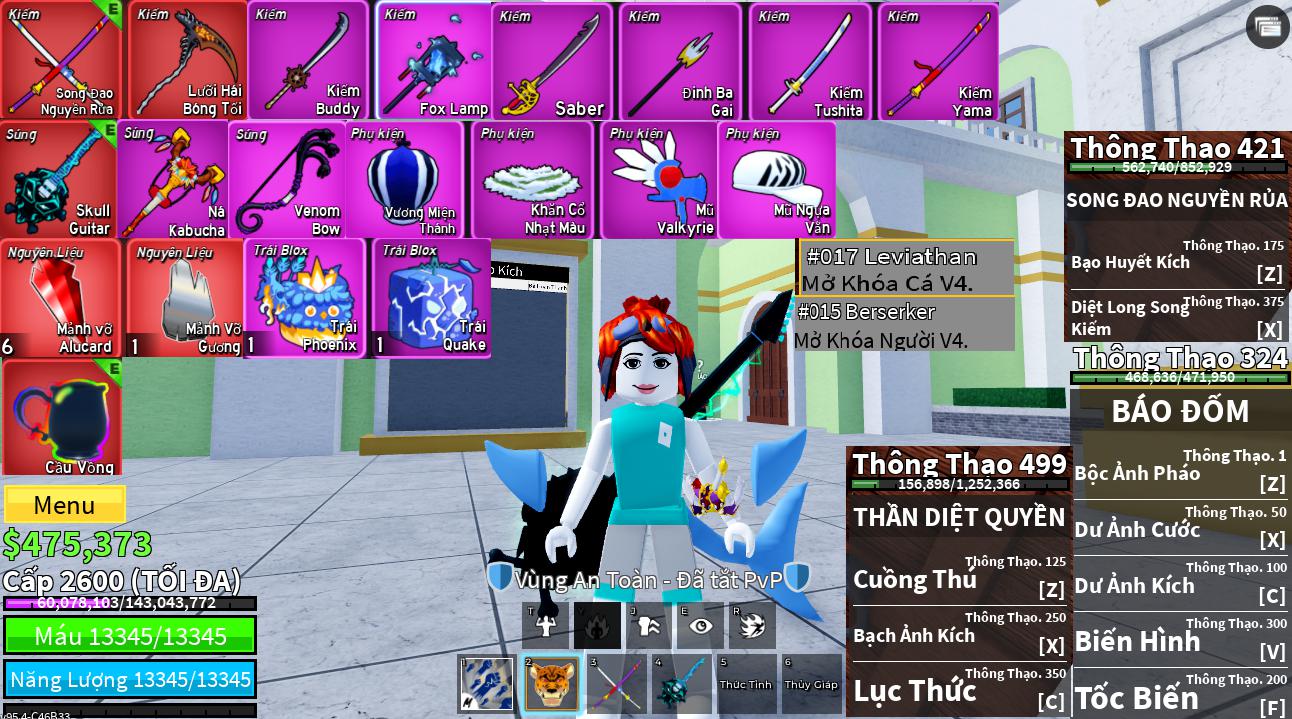
Task: Activate the flexing muscle figure ability
Action: (546, 626)
